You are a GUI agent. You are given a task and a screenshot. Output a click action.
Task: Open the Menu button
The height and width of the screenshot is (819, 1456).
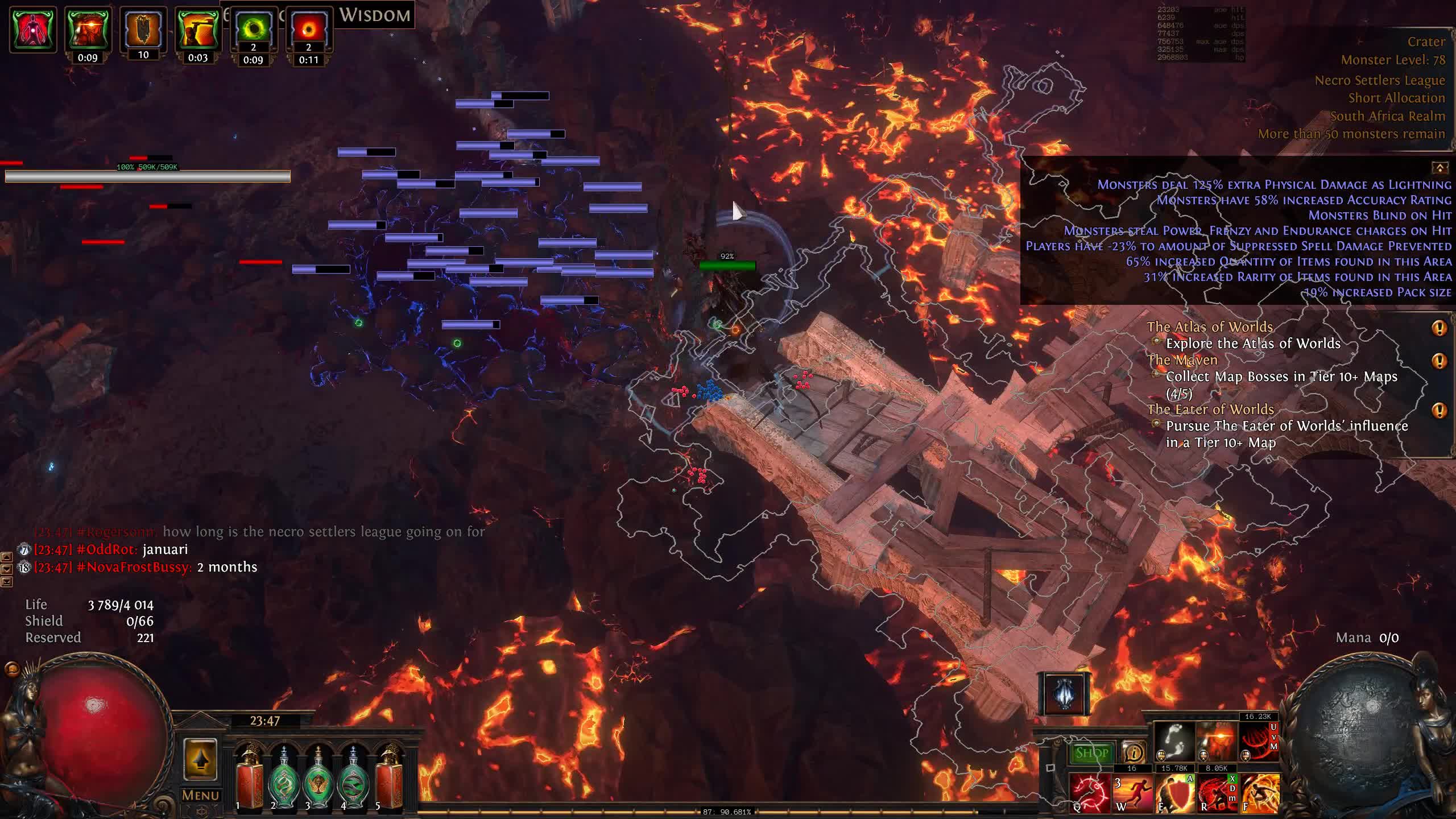200,795
